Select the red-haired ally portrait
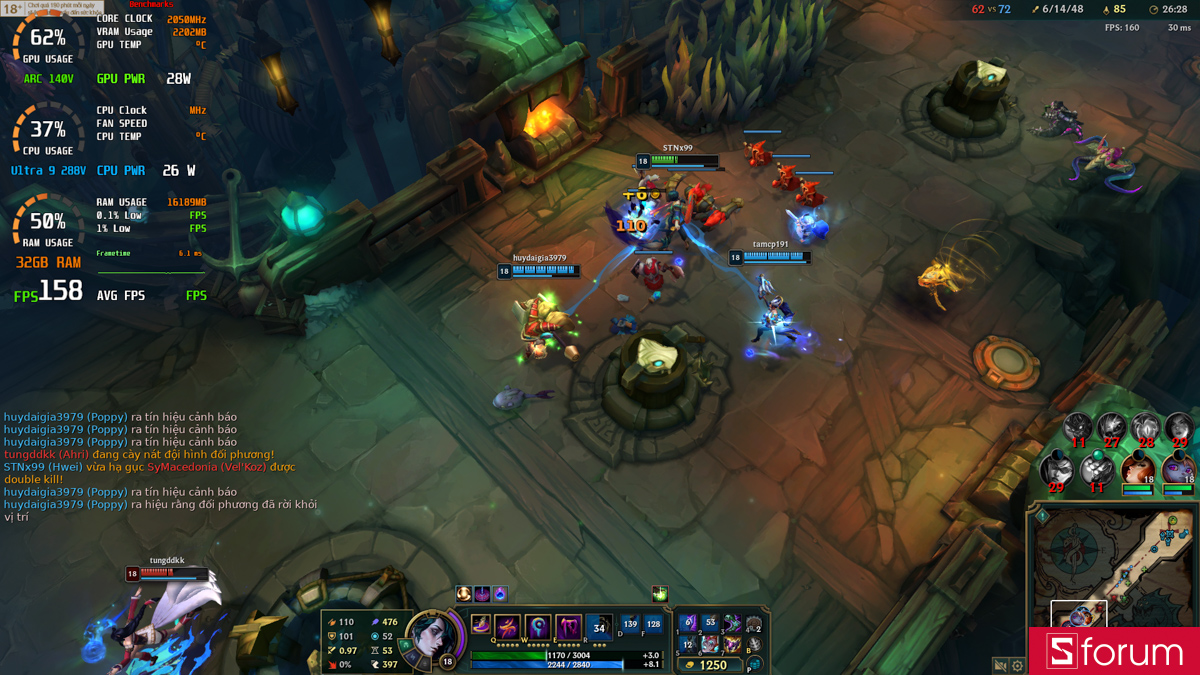Image resolution: width=1200 pixels, height=675 pixels. (x=1138, y=468)
